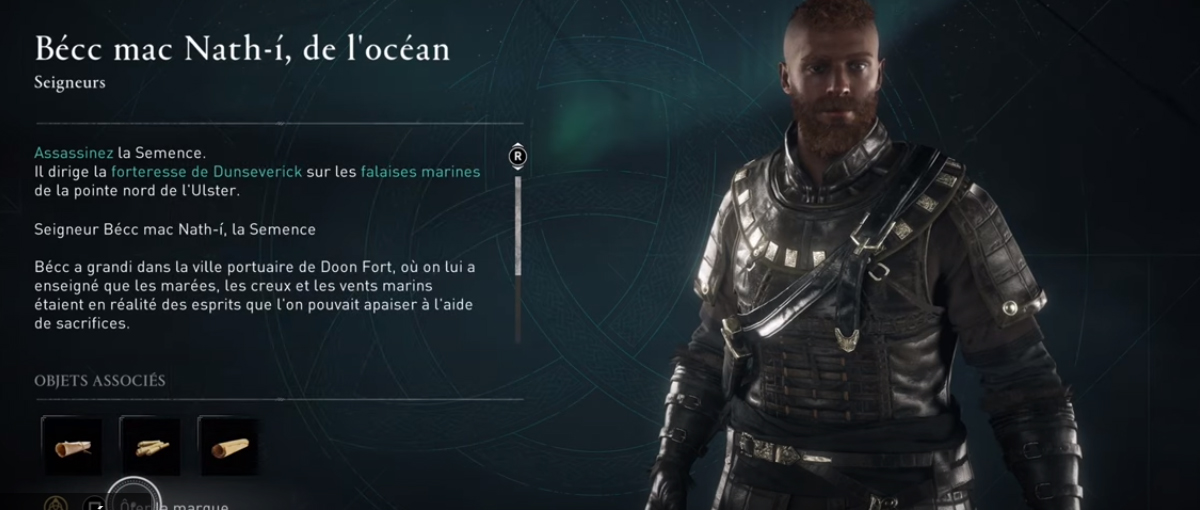Select the plain rolled parchment clue item
The image size is (1200, 510).
pos(229,446)
